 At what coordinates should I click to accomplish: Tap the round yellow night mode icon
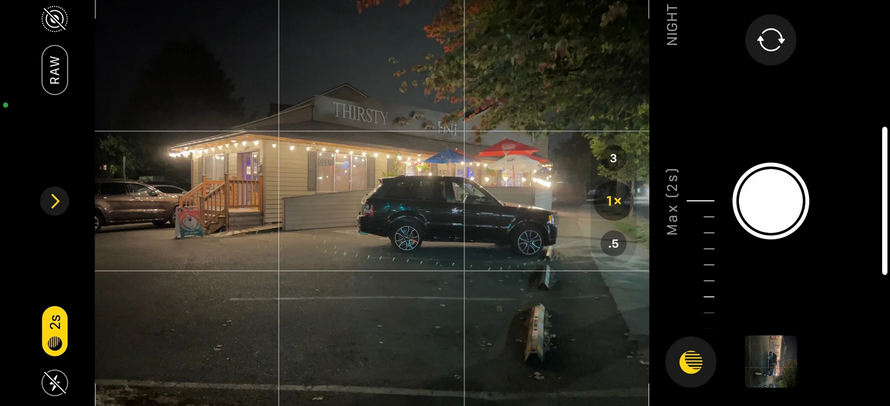coord(691,361)
